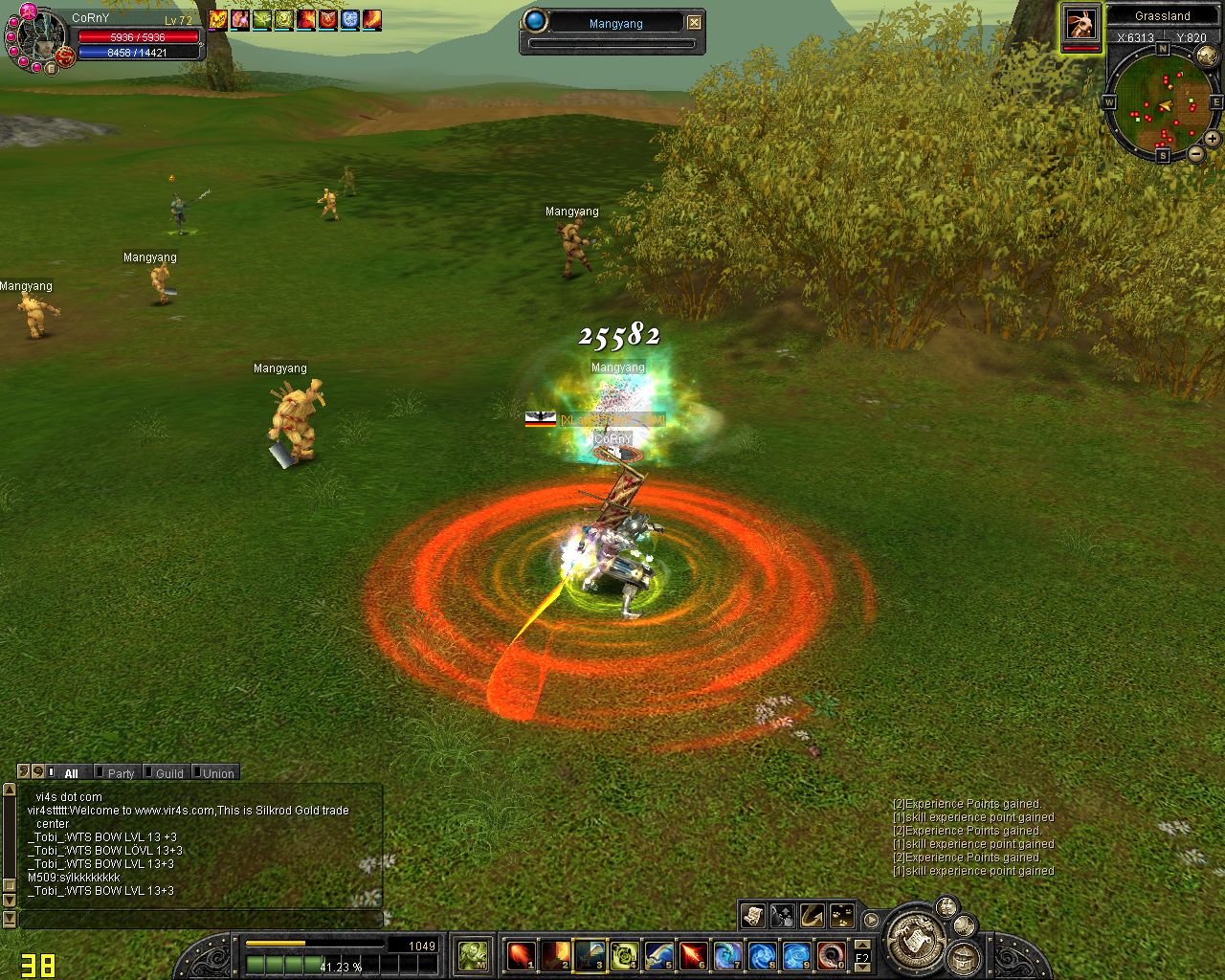1225x980 pixels.
Task: Open CoRnY's character portrait
Action: 38,38
